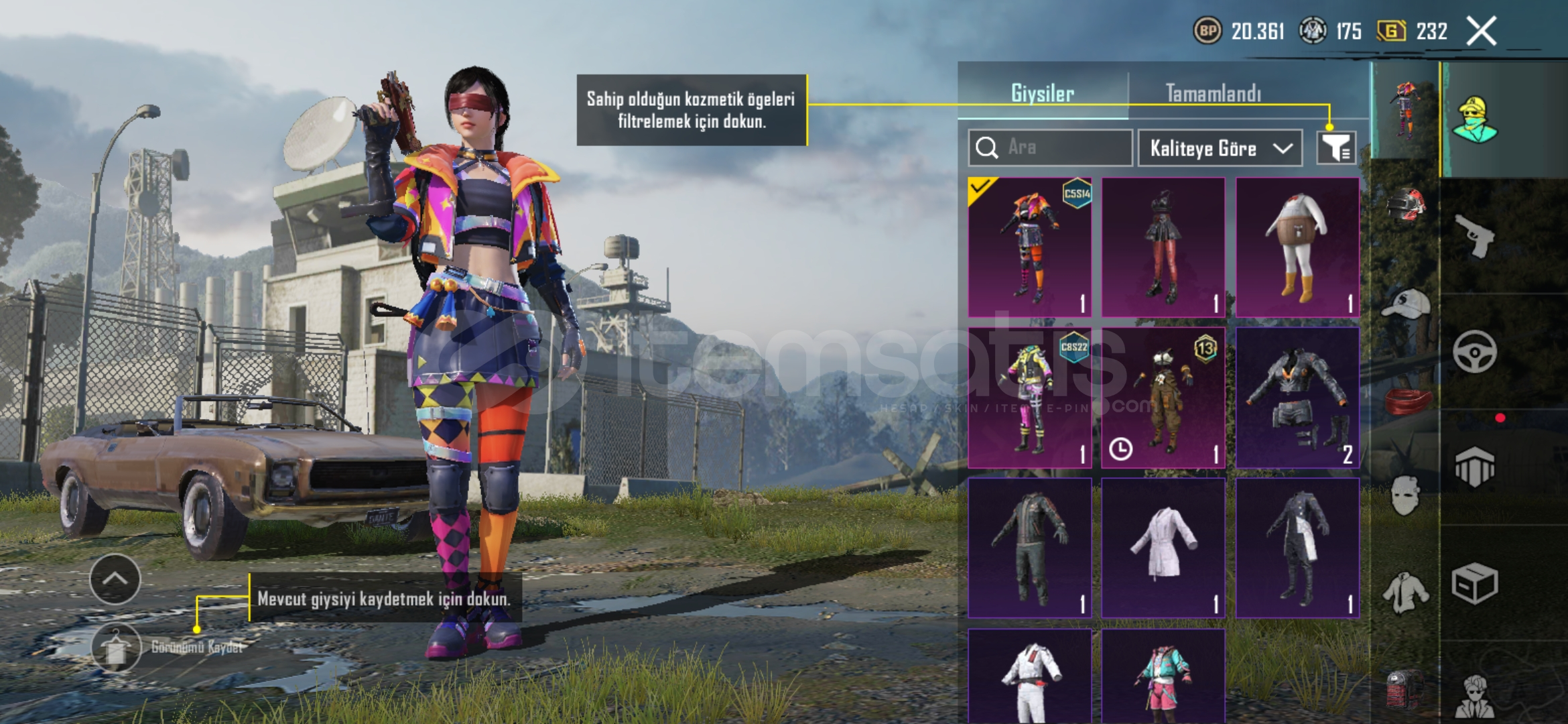Image resolution: width=1568 pixels, height=724 pixels.
Task: Choose the C8S22 neon jacket outfit
Action: tap(1029, 398)
